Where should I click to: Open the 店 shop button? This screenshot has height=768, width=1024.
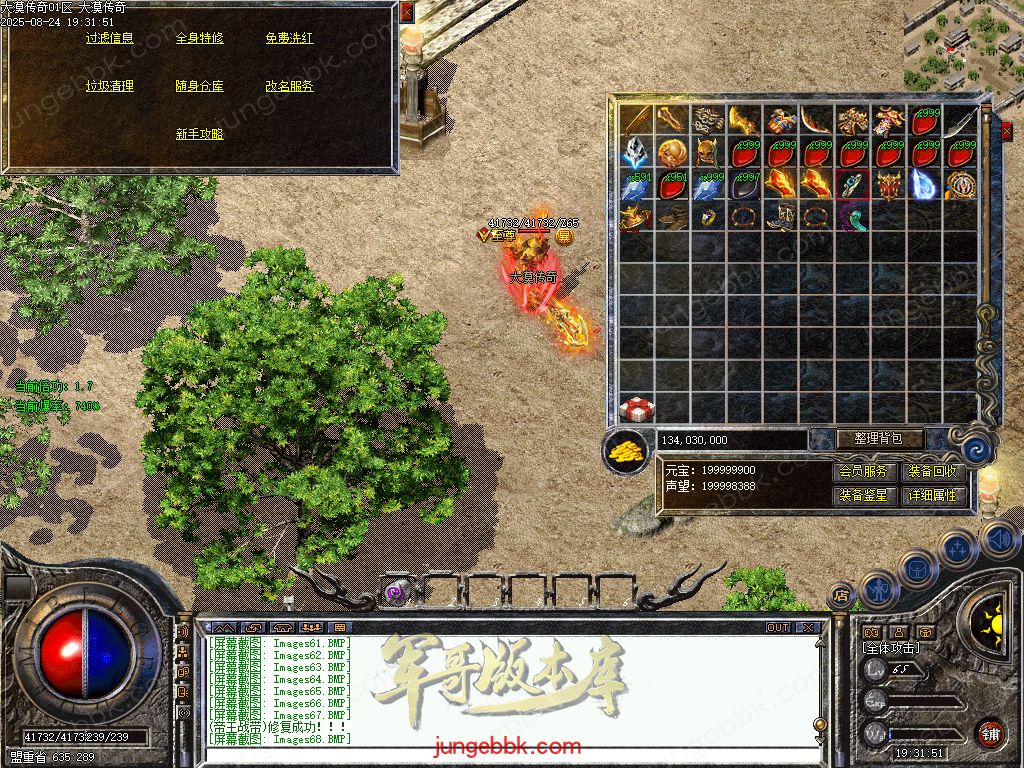841,594
